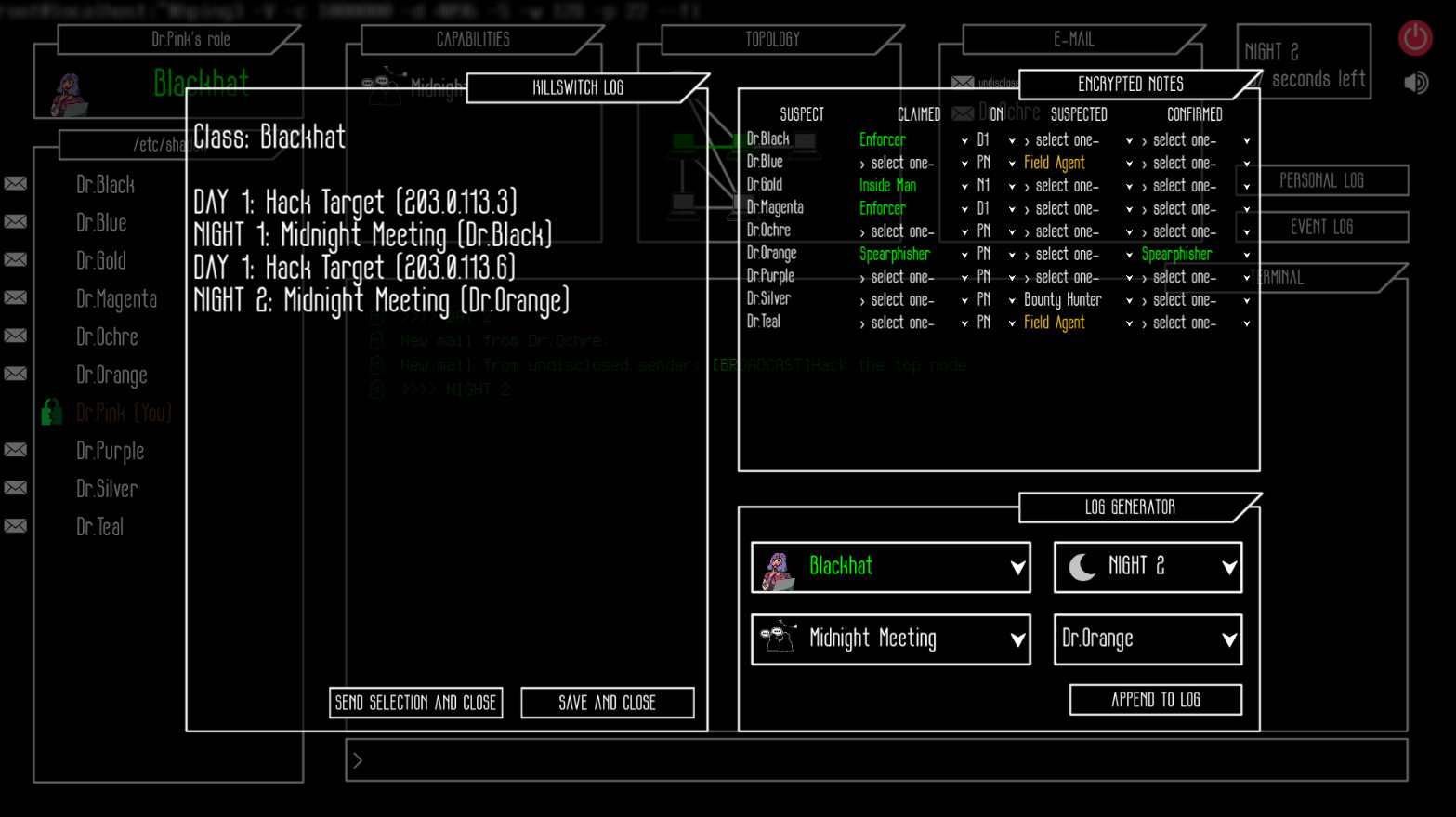Open the envelope icon beside Dr.Black

pyautogui.click(x=15, y=183)
